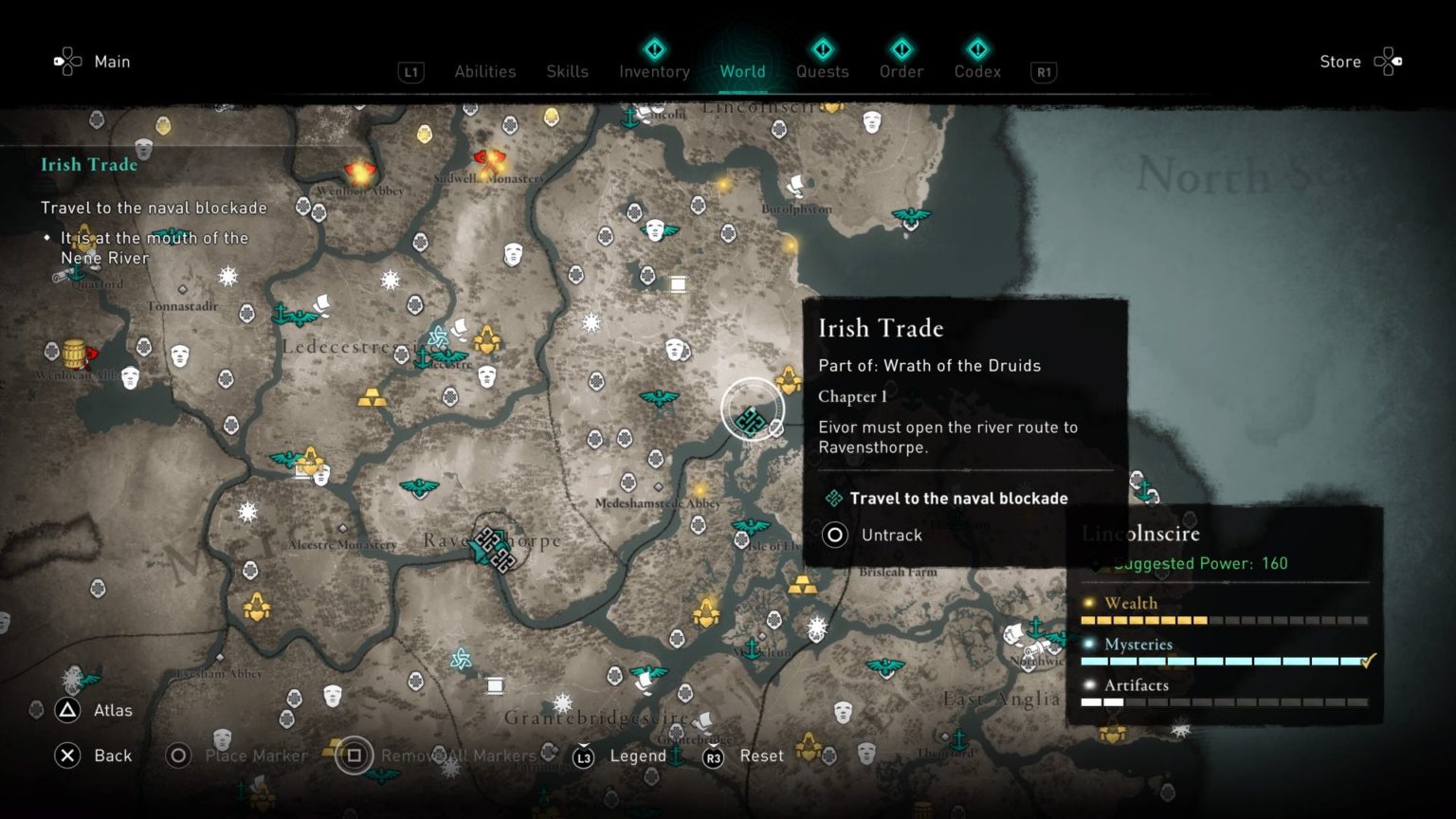
Task: Select the Travel to the naval blockade objective
Action: pyautogui.click(x=960, y=498)
